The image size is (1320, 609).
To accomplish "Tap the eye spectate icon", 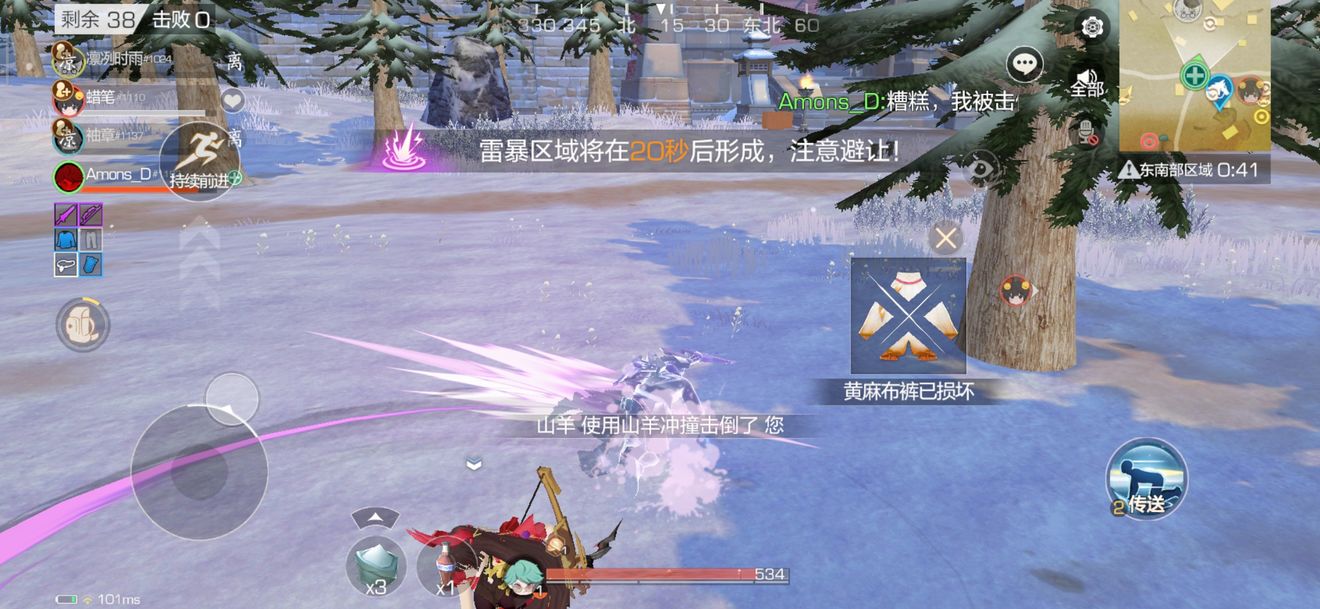I will [x=981, y=168].
